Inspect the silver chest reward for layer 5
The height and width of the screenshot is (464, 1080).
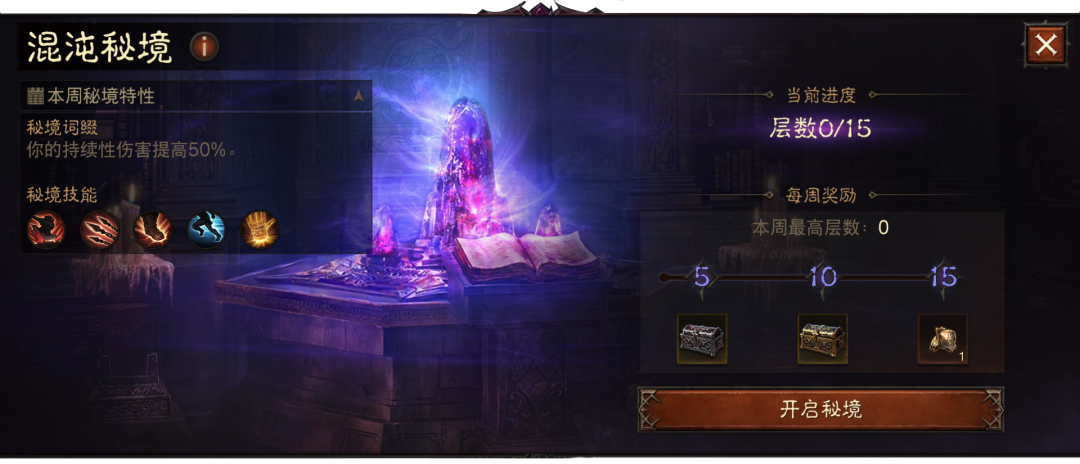[702, 339]
